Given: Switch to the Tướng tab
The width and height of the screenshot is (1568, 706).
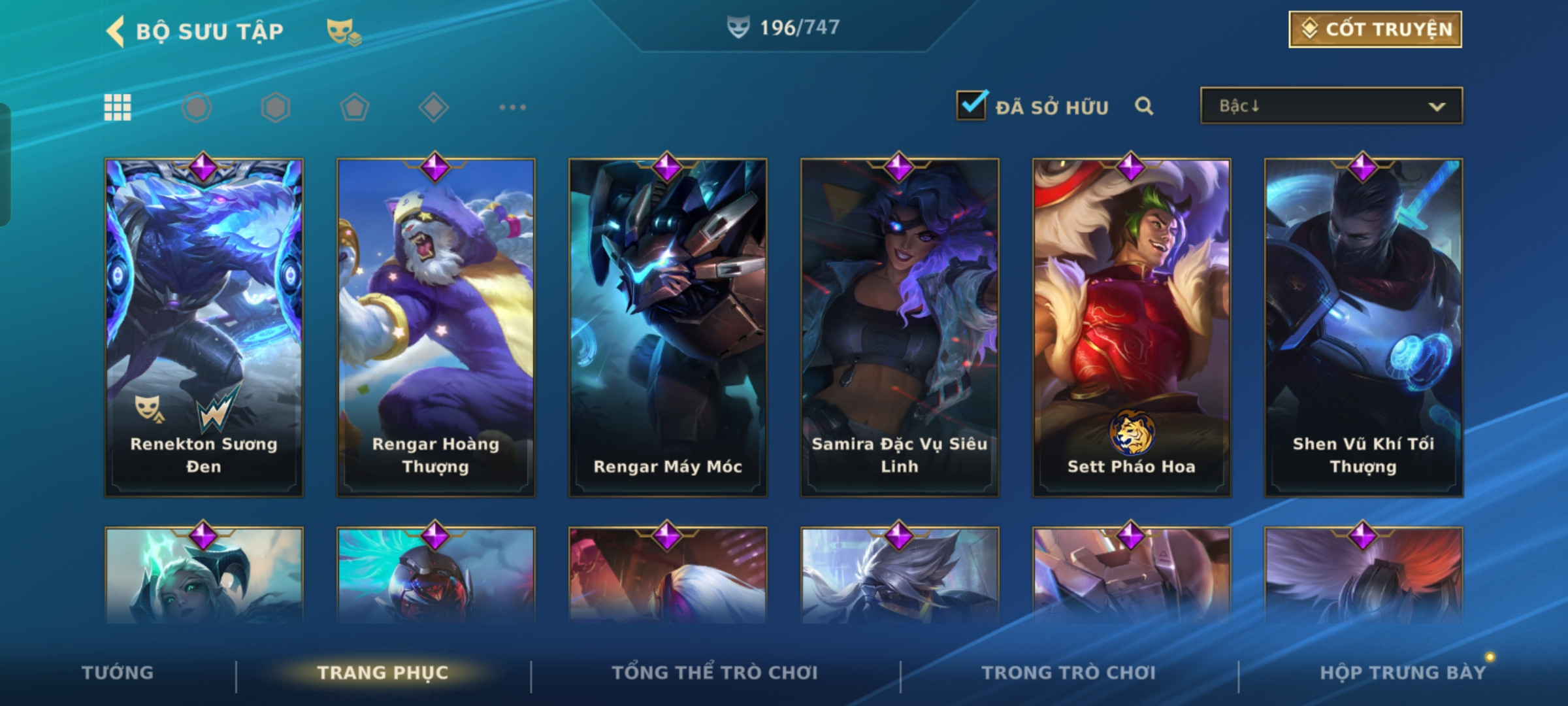Looking at the screenshot, I should [118, 673].
